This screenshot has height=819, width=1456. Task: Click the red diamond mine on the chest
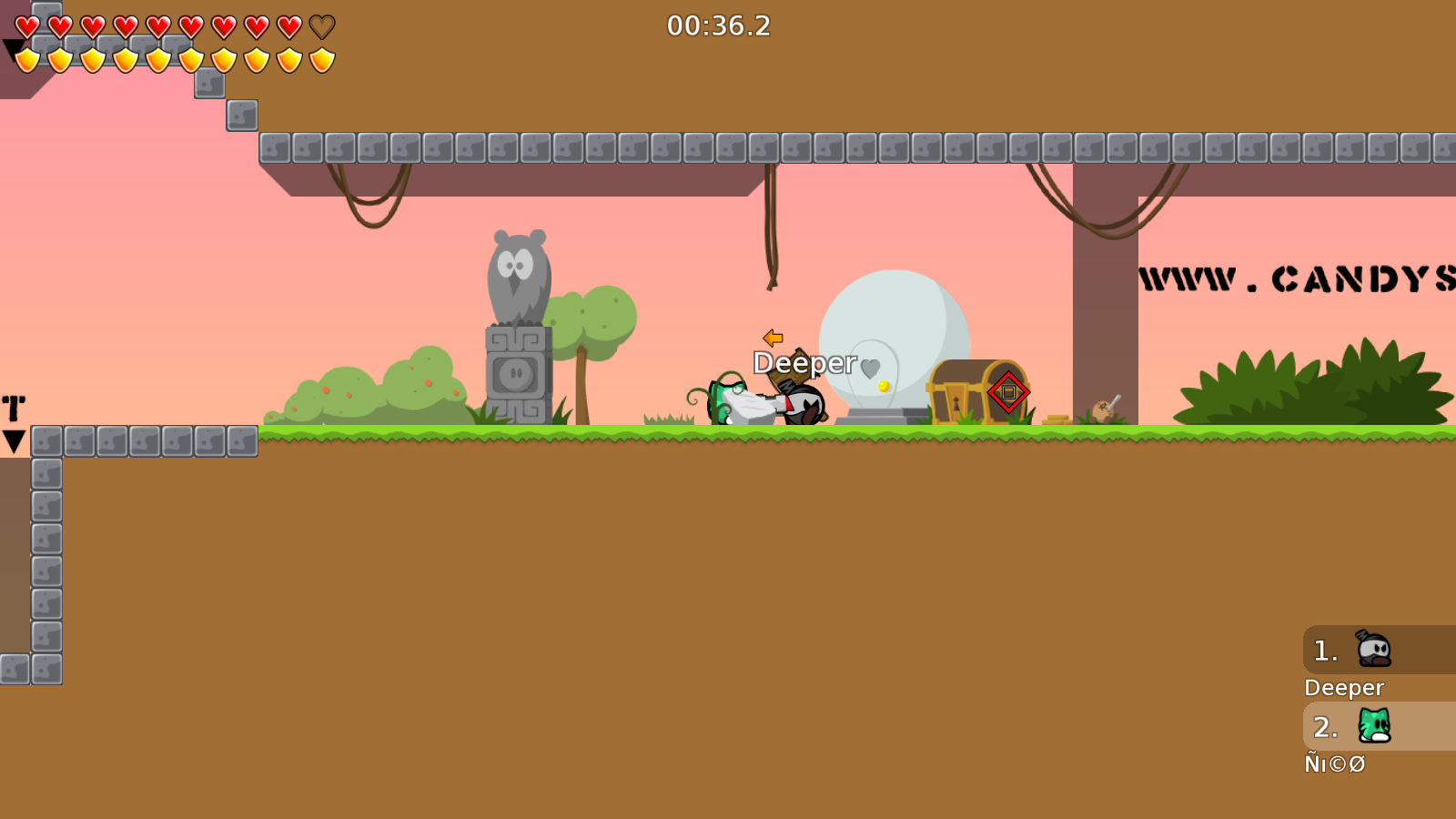coord(1006,392)
